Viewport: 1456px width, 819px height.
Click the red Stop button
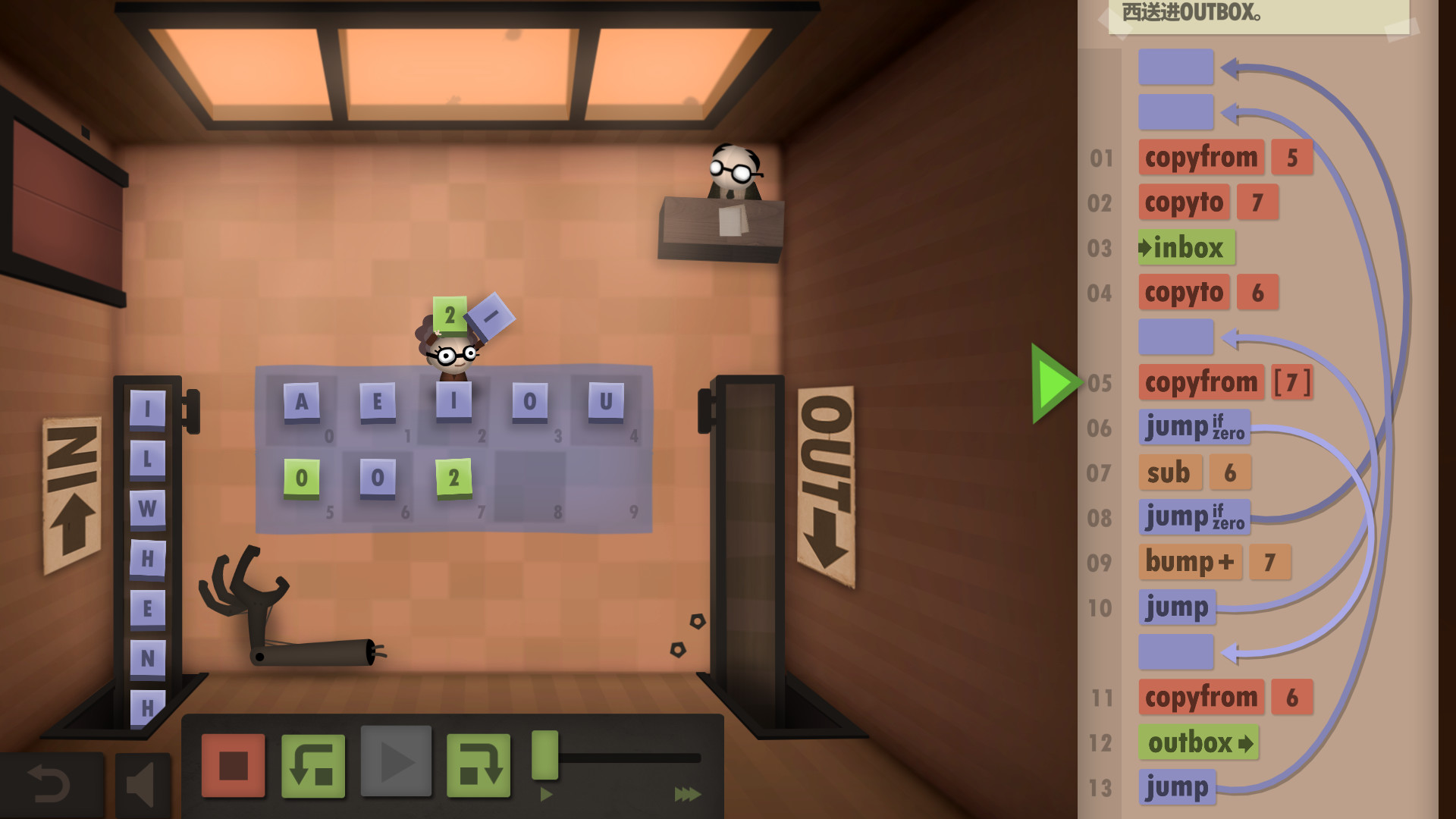point(231,766)
